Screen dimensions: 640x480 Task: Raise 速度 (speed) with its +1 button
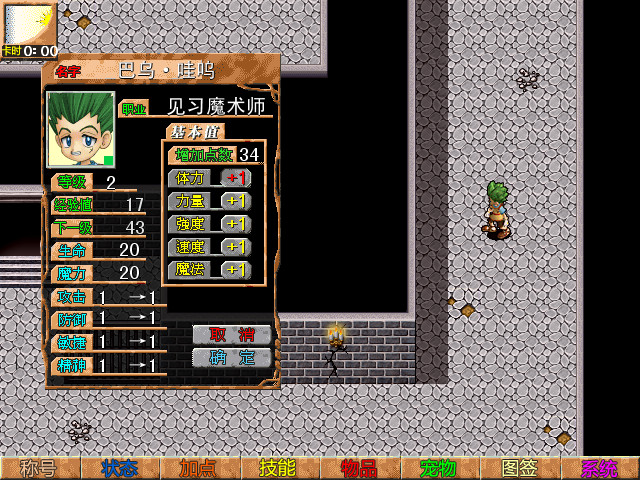coord(236,247)
